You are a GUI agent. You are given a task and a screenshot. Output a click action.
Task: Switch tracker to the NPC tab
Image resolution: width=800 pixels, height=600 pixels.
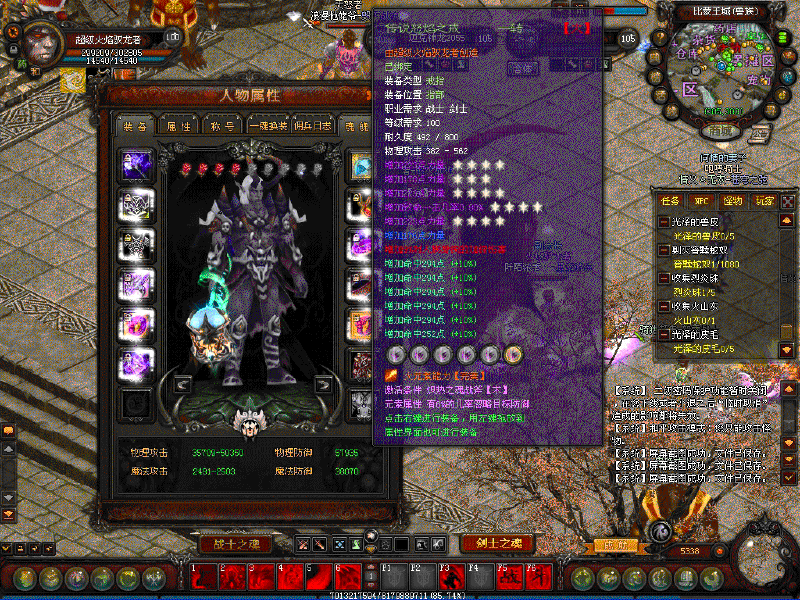click(x=702, y=201)
